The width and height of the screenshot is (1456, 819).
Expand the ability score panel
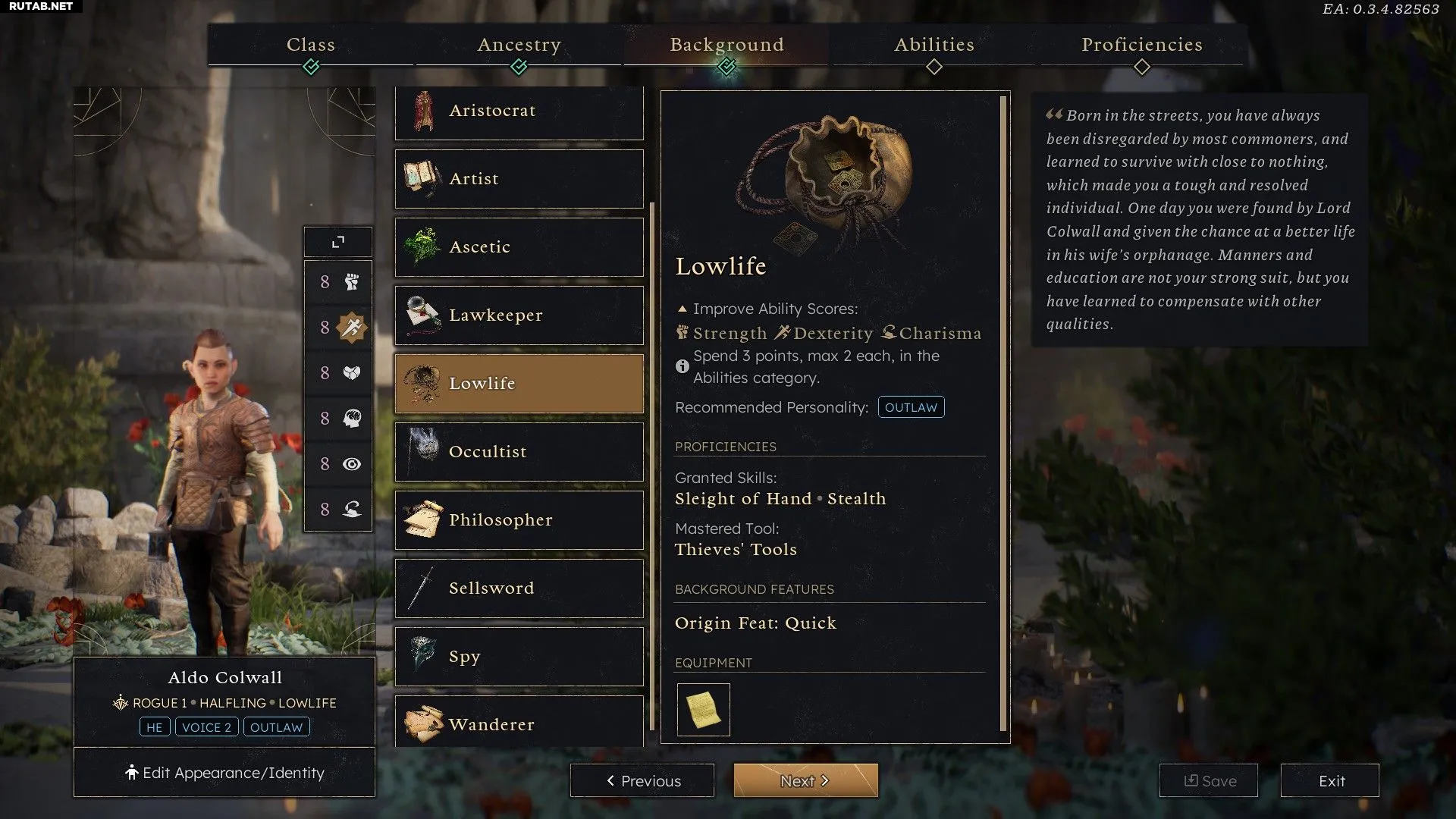338,242
